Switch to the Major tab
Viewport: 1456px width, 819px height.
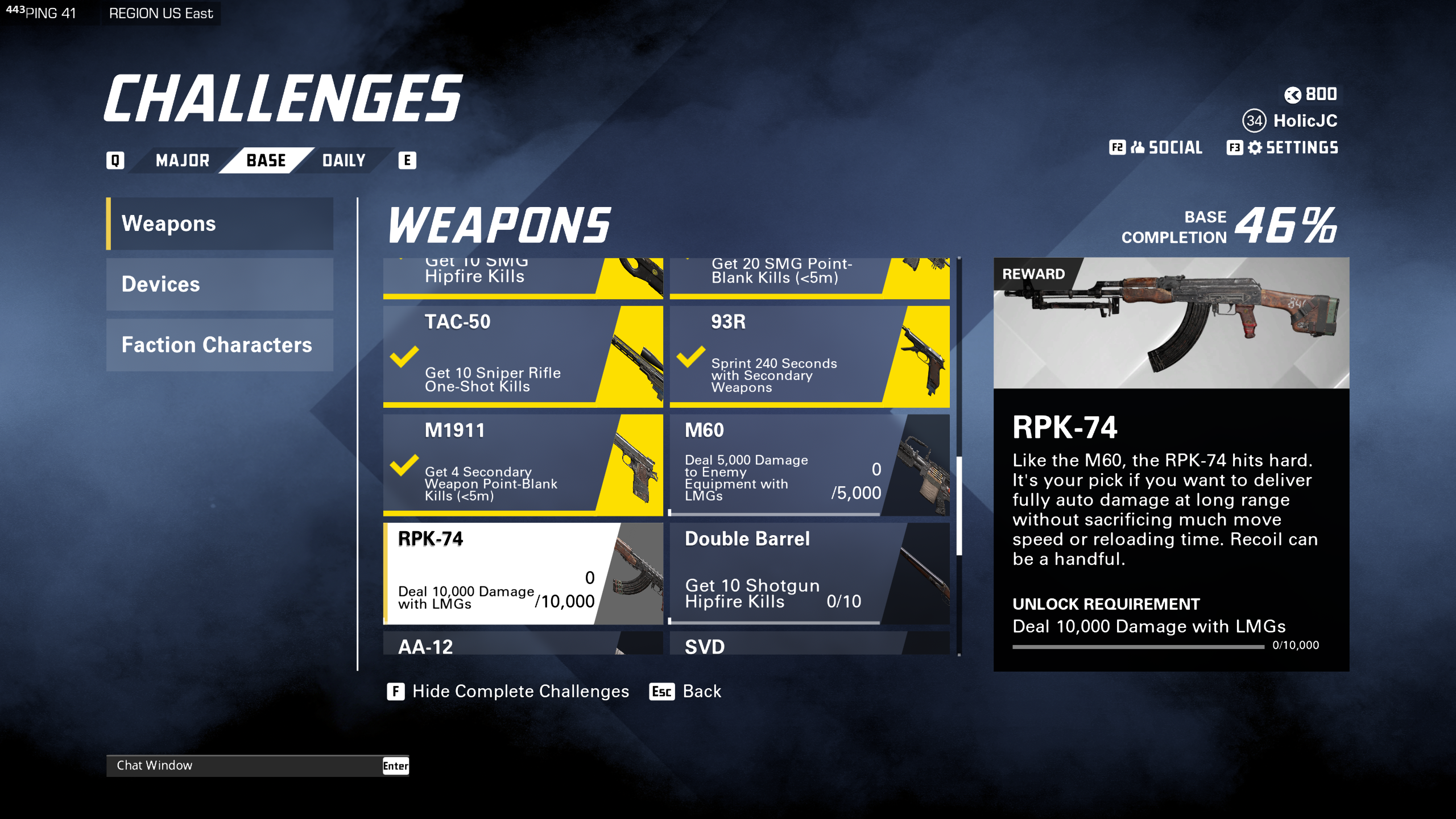182,160
